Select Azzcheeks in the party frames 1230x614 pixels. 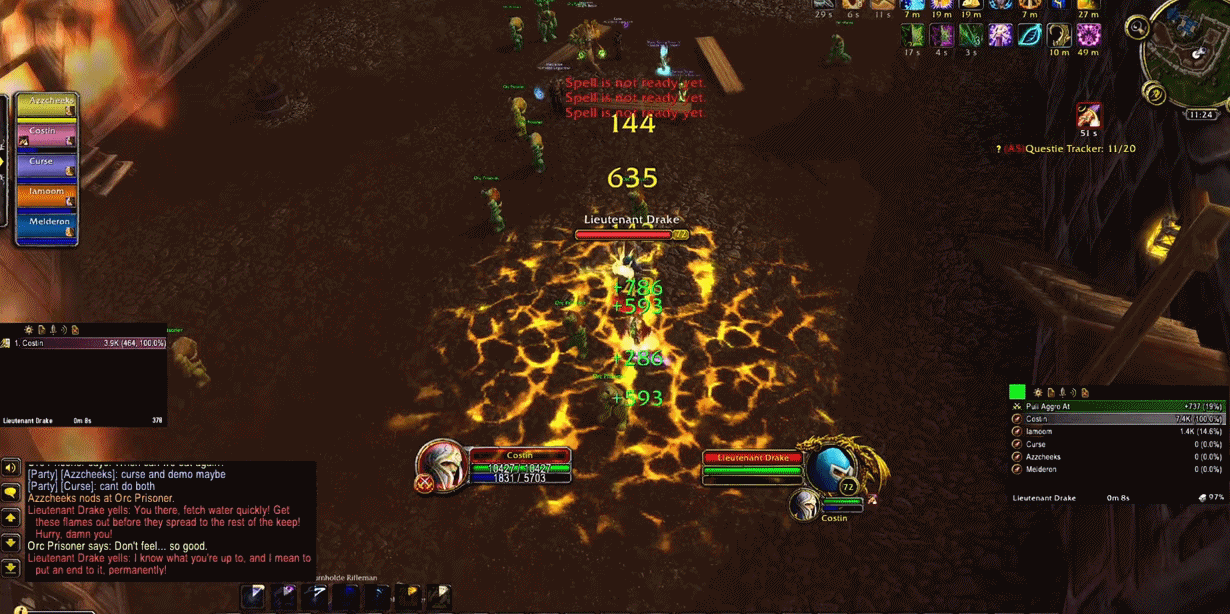pyautogui.click(x=46, y=106)
